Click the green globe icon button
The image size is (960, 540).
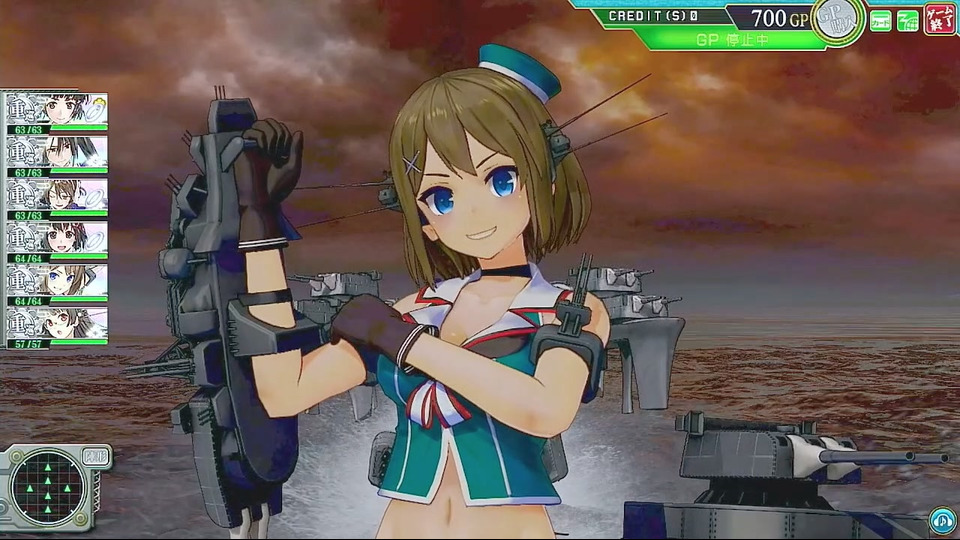pos(908,20)
